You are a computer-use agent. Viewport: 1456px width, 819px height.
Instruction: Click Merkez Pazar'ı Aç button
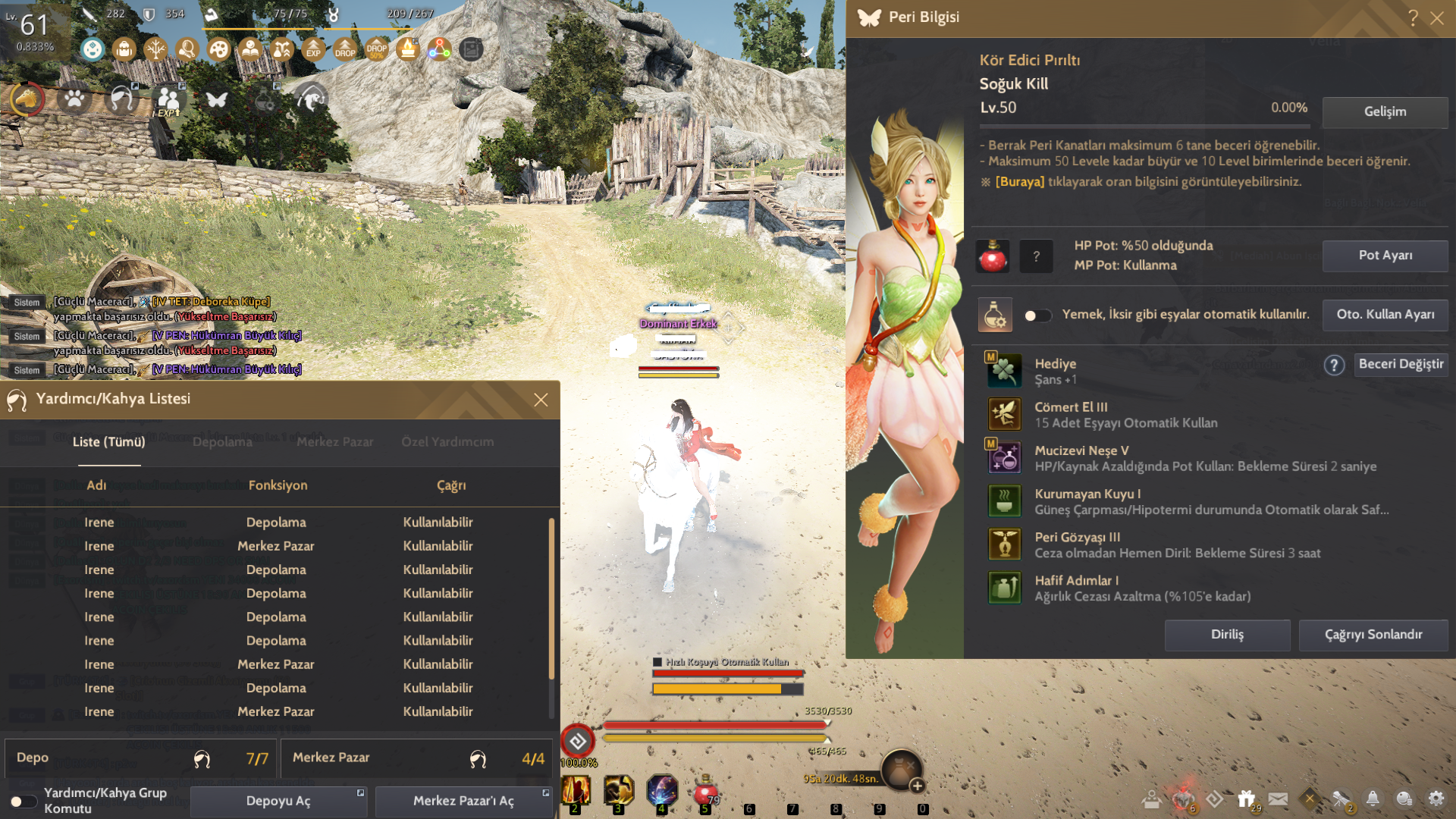coord(463,801)
